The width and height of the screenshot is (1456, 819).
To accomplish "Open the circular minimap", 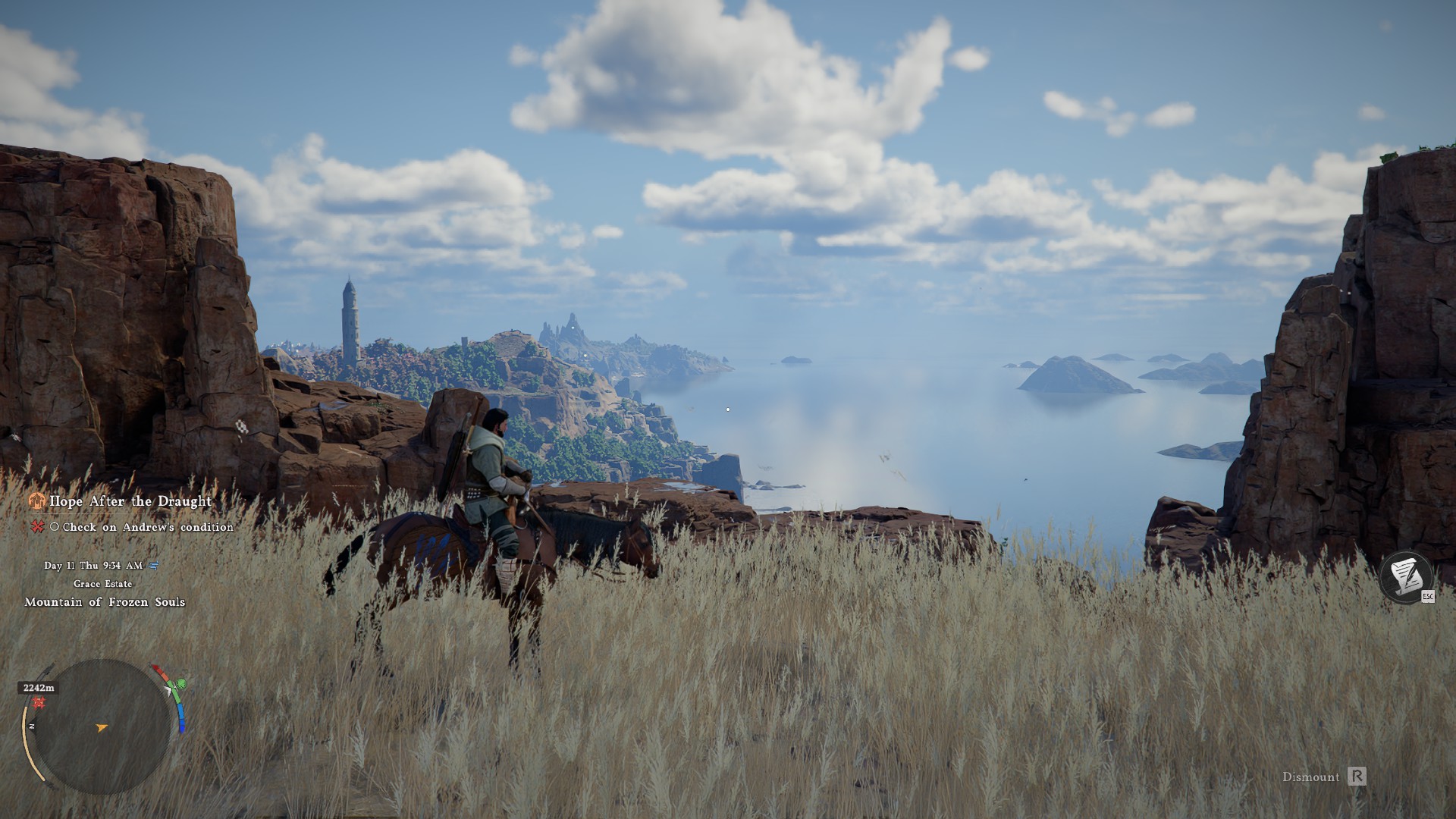I will [x=102, y=726].
